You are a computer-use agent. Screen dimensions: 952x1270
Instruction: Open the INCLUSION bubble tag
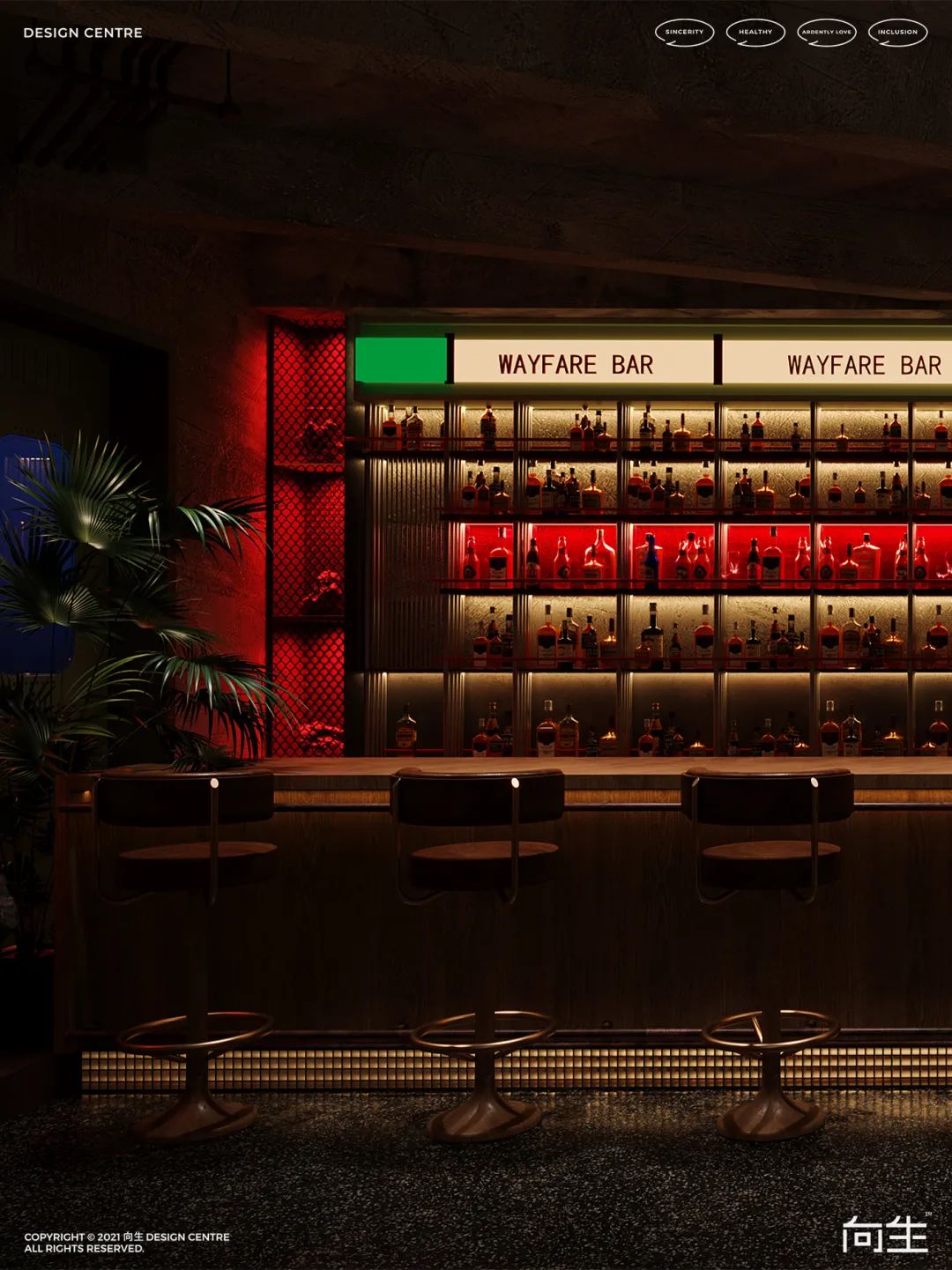pos(897,33)
